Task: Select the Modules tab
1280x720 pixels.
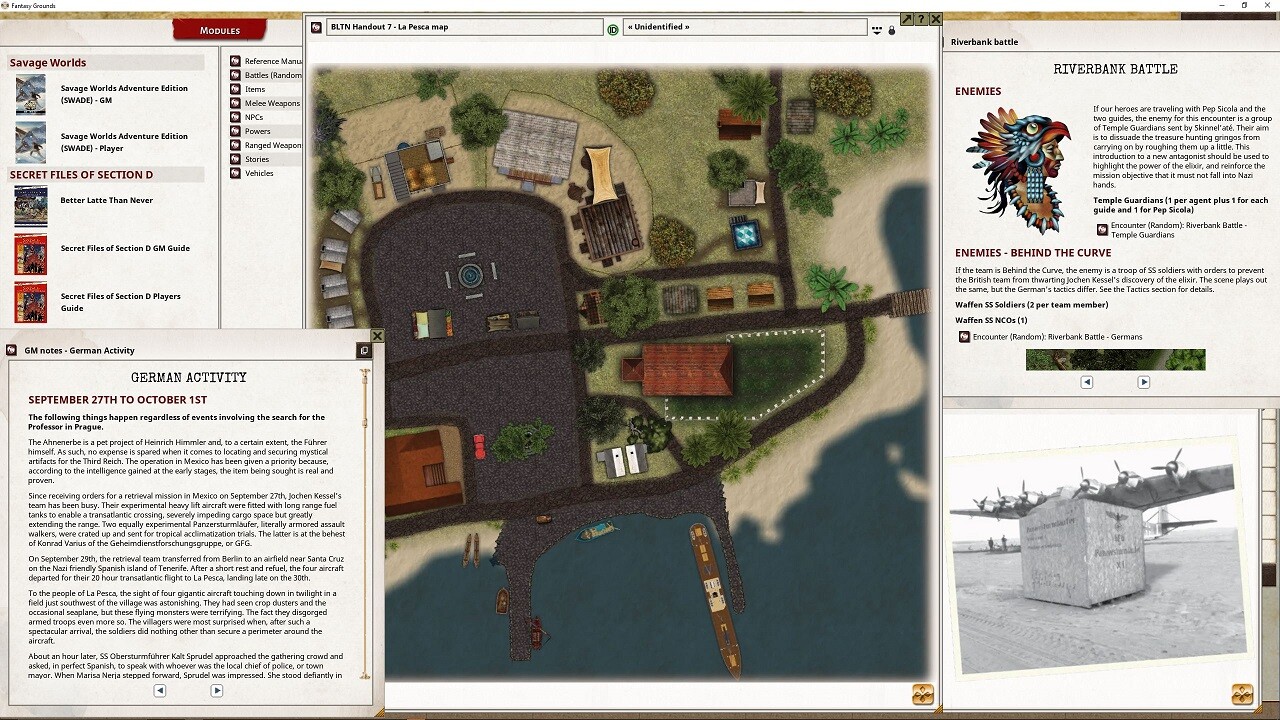Action: pyautogui.click(x=219, y=29)
